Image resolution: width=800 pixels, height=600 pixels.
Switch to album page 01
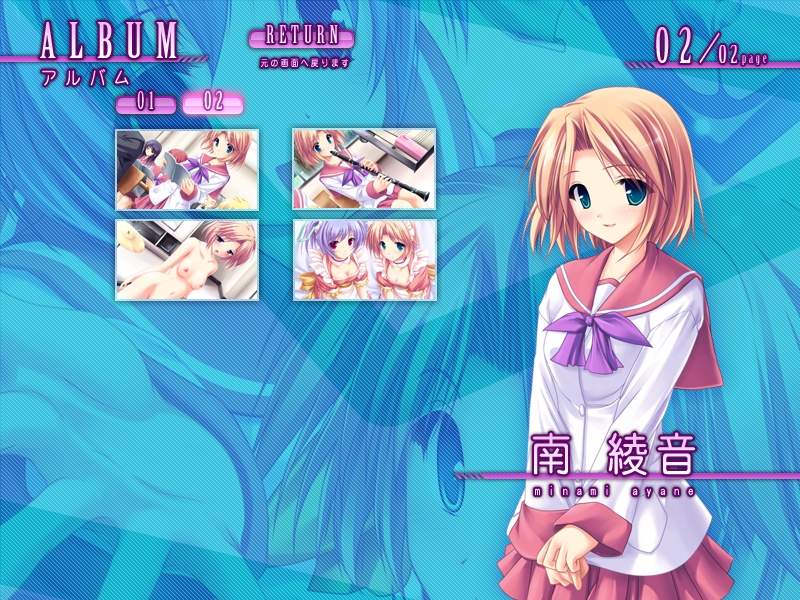tap(146, 103)
